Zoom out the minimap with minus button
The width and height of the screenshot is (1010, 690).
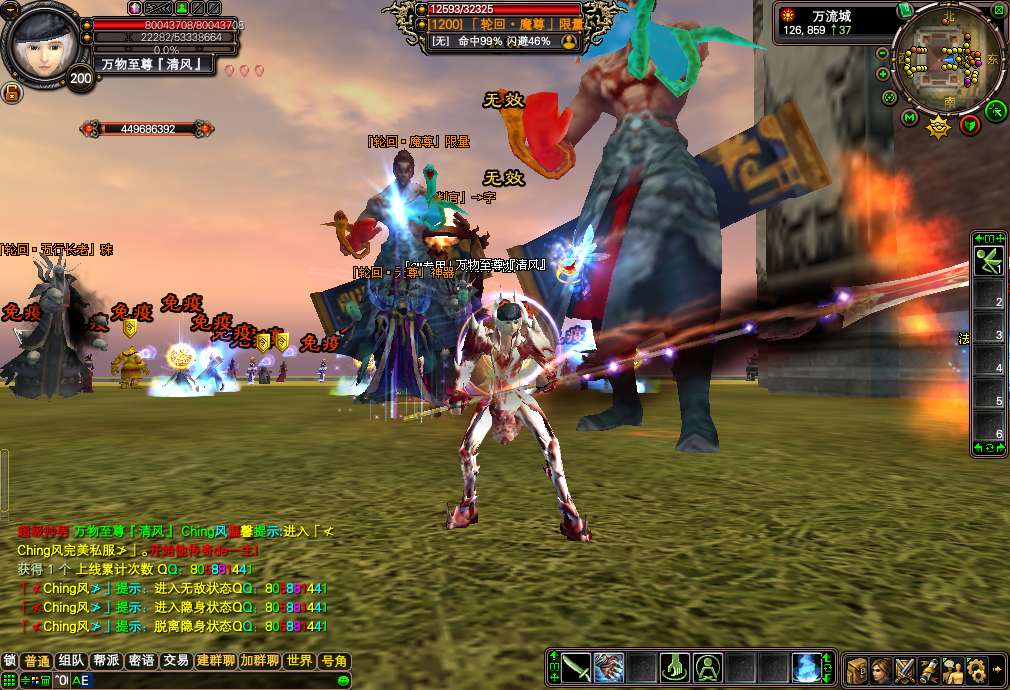pyautogui.click(x=883, y=53)
